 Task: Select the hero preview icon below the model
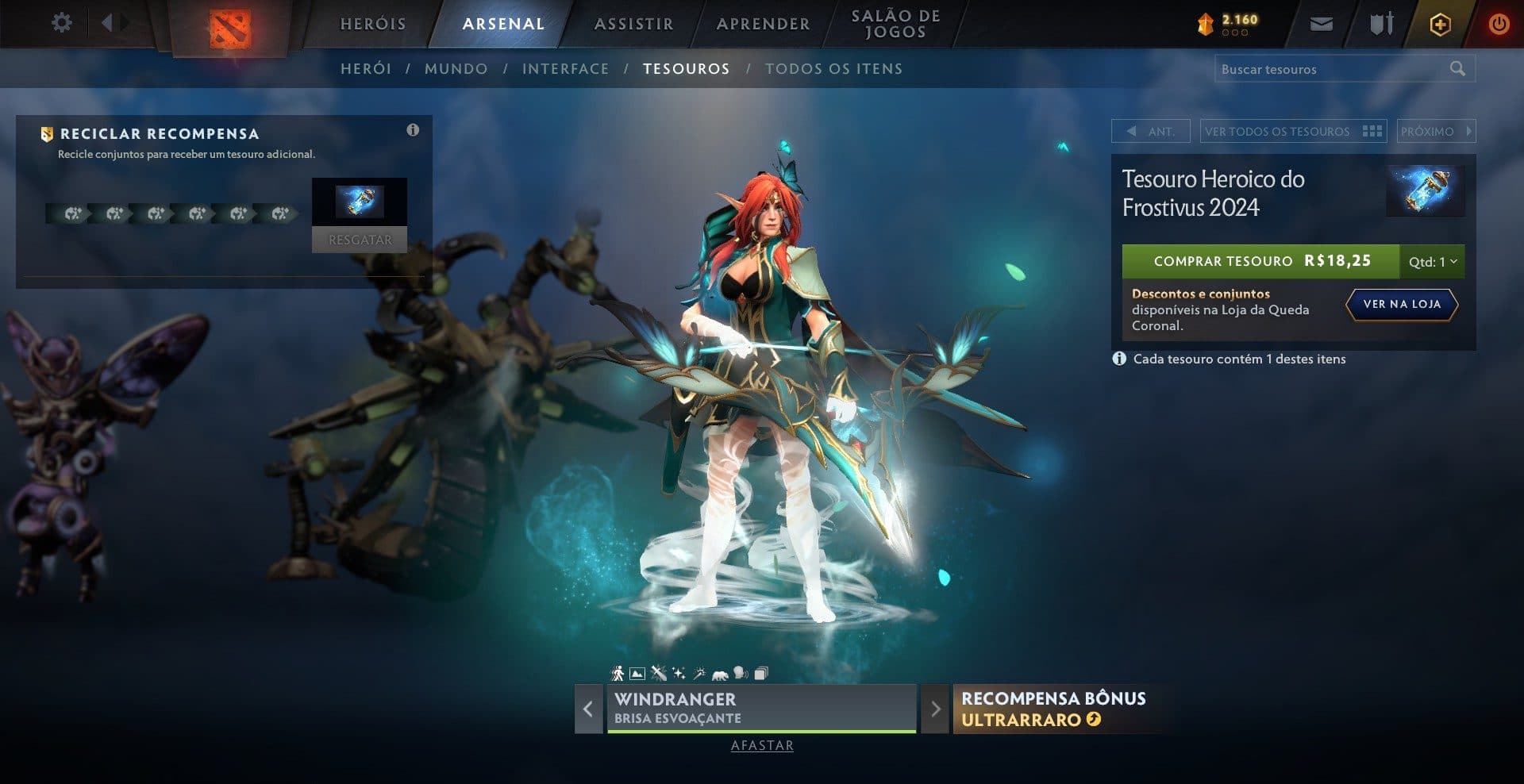click(617, 673)
